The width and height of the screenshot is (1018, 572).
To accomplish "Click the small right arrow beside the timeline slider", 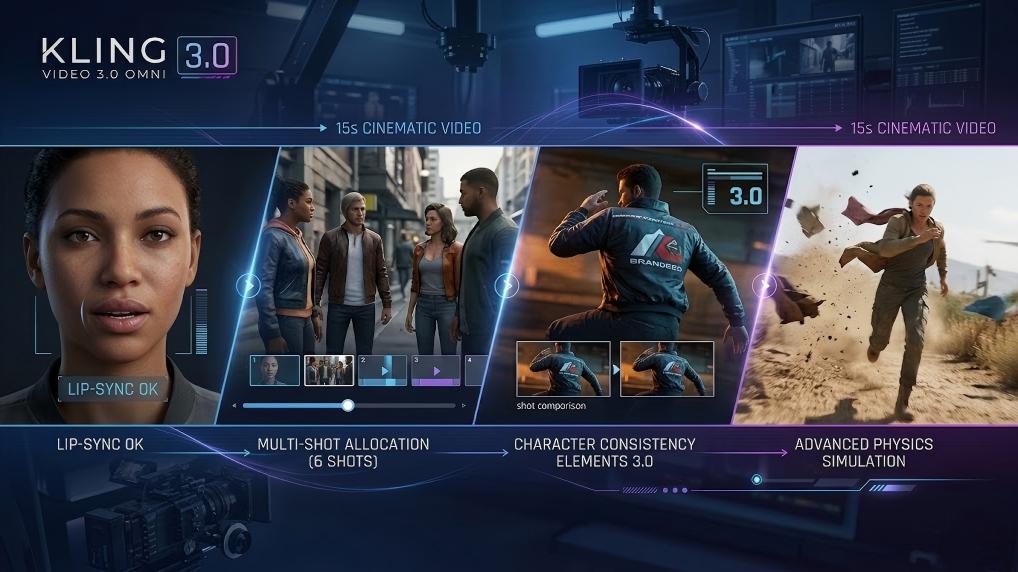I will 463,406.
